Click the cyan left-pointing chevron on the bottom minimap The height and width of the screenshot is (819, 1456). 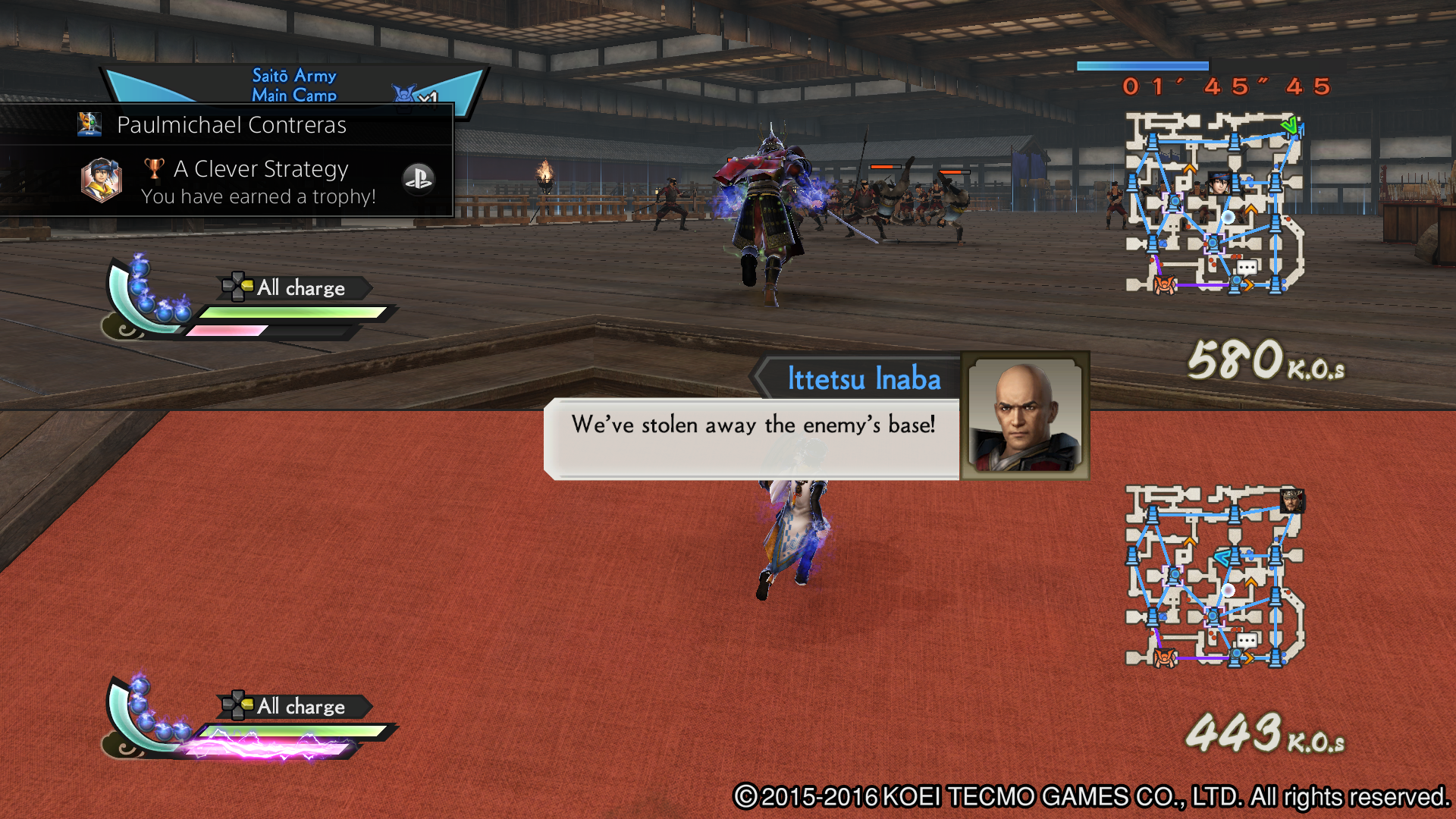point(1222,557)
